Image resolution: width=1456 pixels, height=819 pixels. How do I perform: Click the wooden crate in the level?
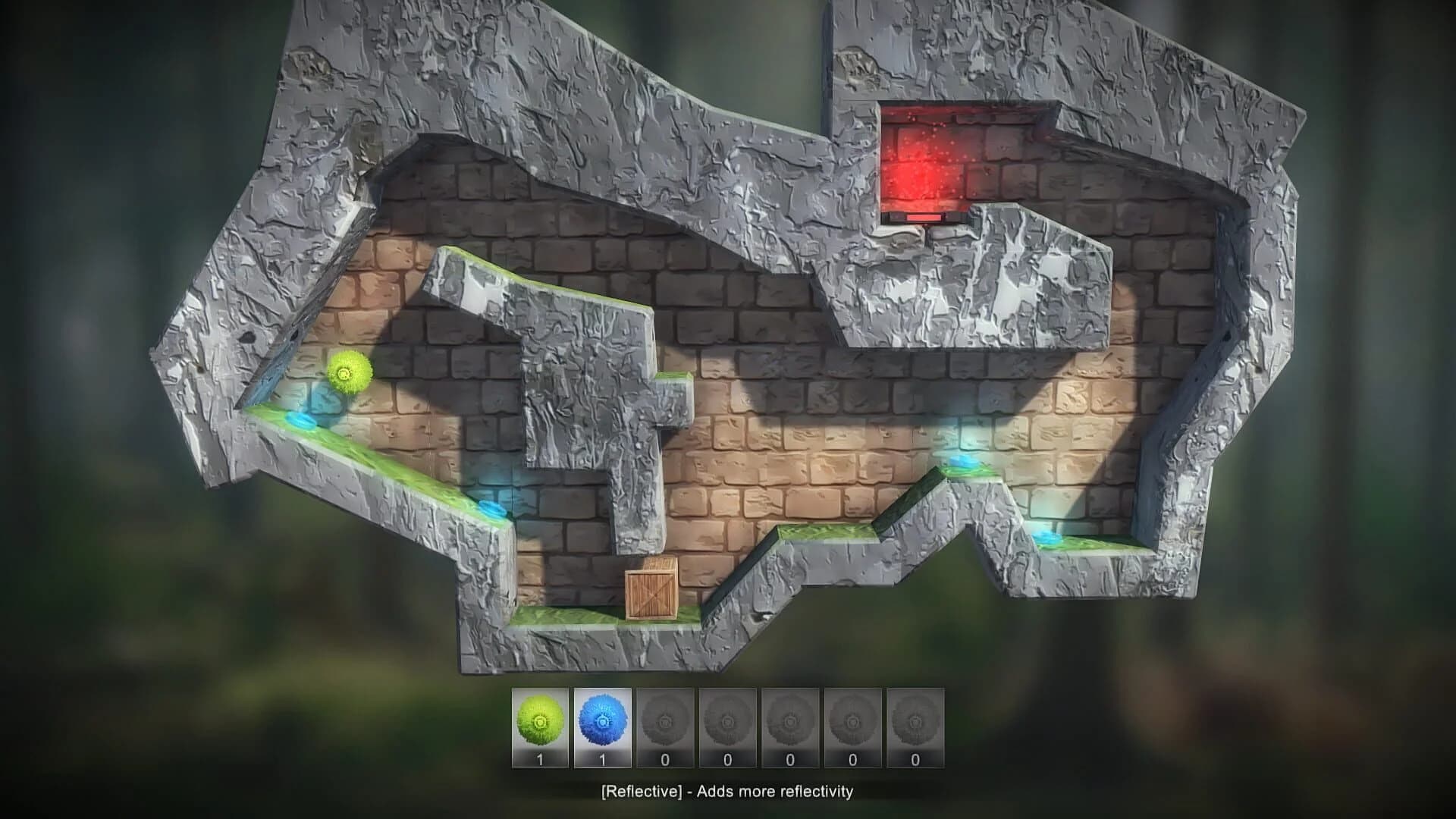pos(650,593)
